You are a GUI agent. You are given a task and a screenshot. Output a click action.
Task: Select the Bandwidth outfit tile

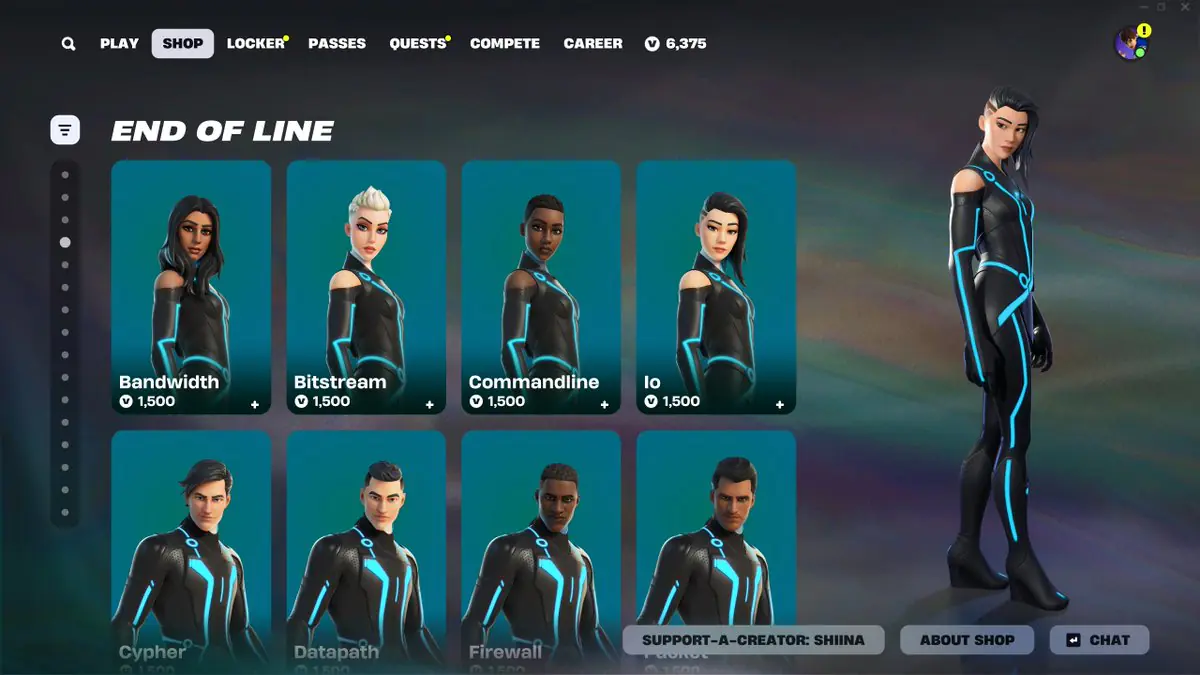[x=191, y=287]
